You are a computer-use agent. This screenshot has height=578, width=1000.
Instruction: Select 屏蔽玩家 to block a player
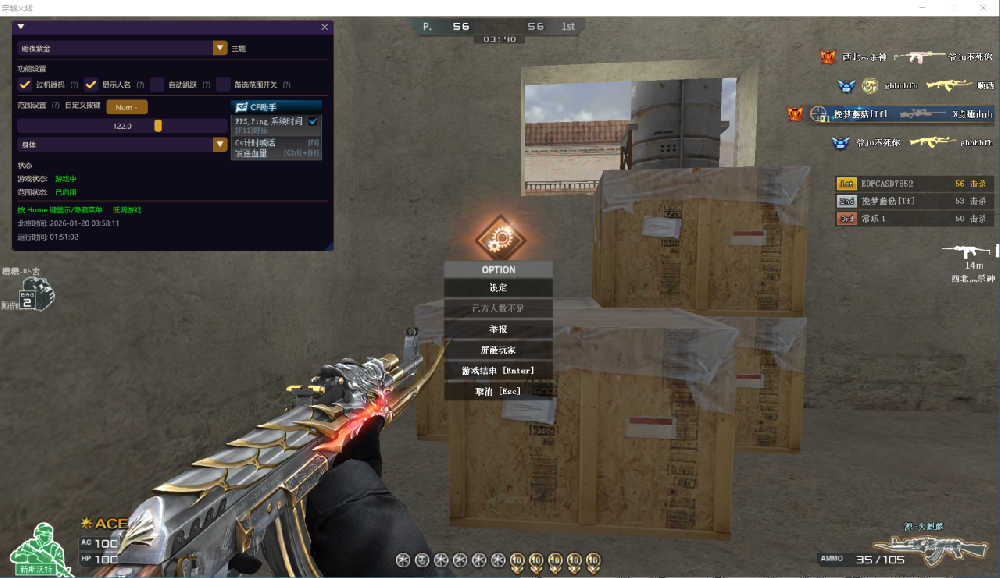pos(498,350)
